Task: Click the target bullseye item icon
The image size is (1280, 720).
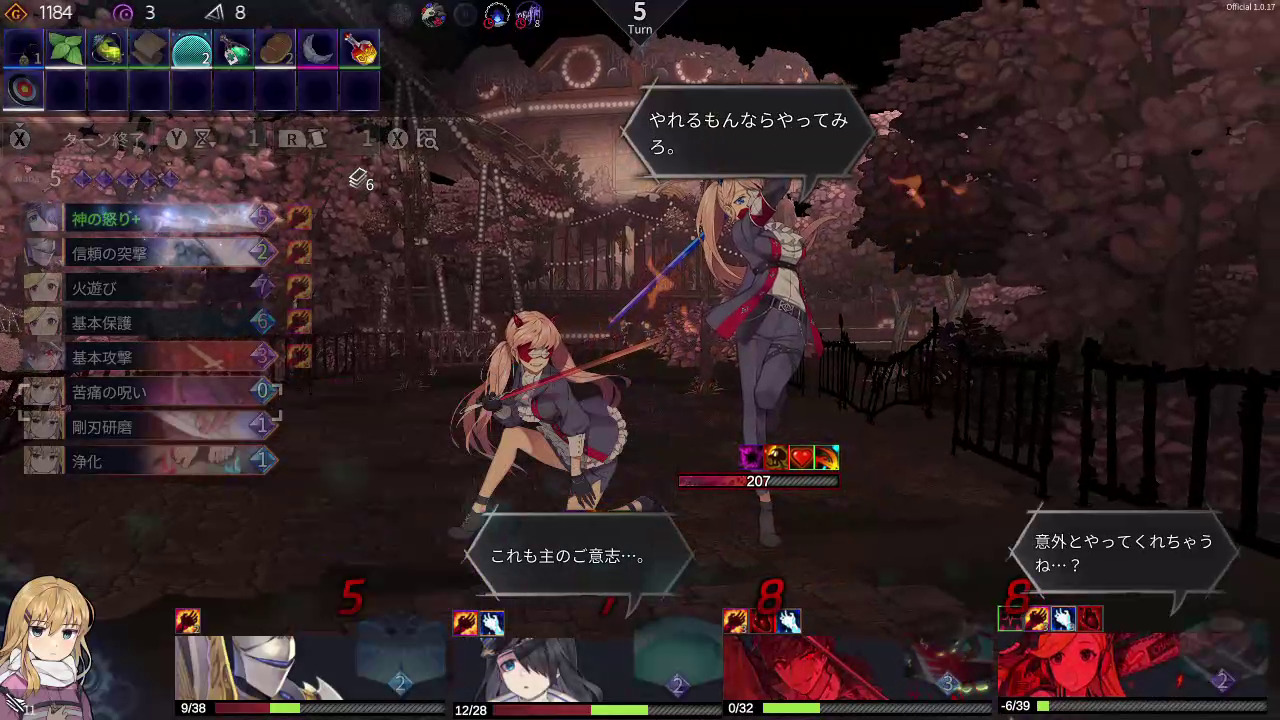Action: [21, 88]
